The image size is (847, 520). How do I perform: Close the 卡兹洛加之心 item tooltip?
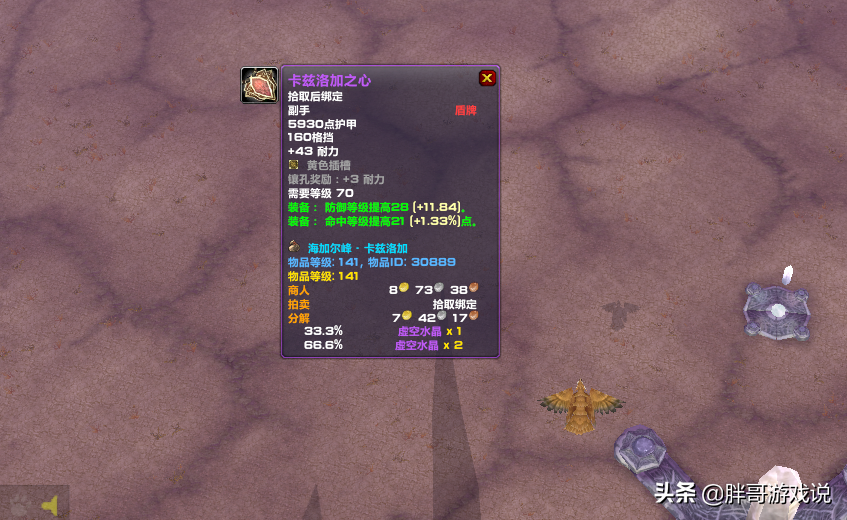tap(487, 78)
